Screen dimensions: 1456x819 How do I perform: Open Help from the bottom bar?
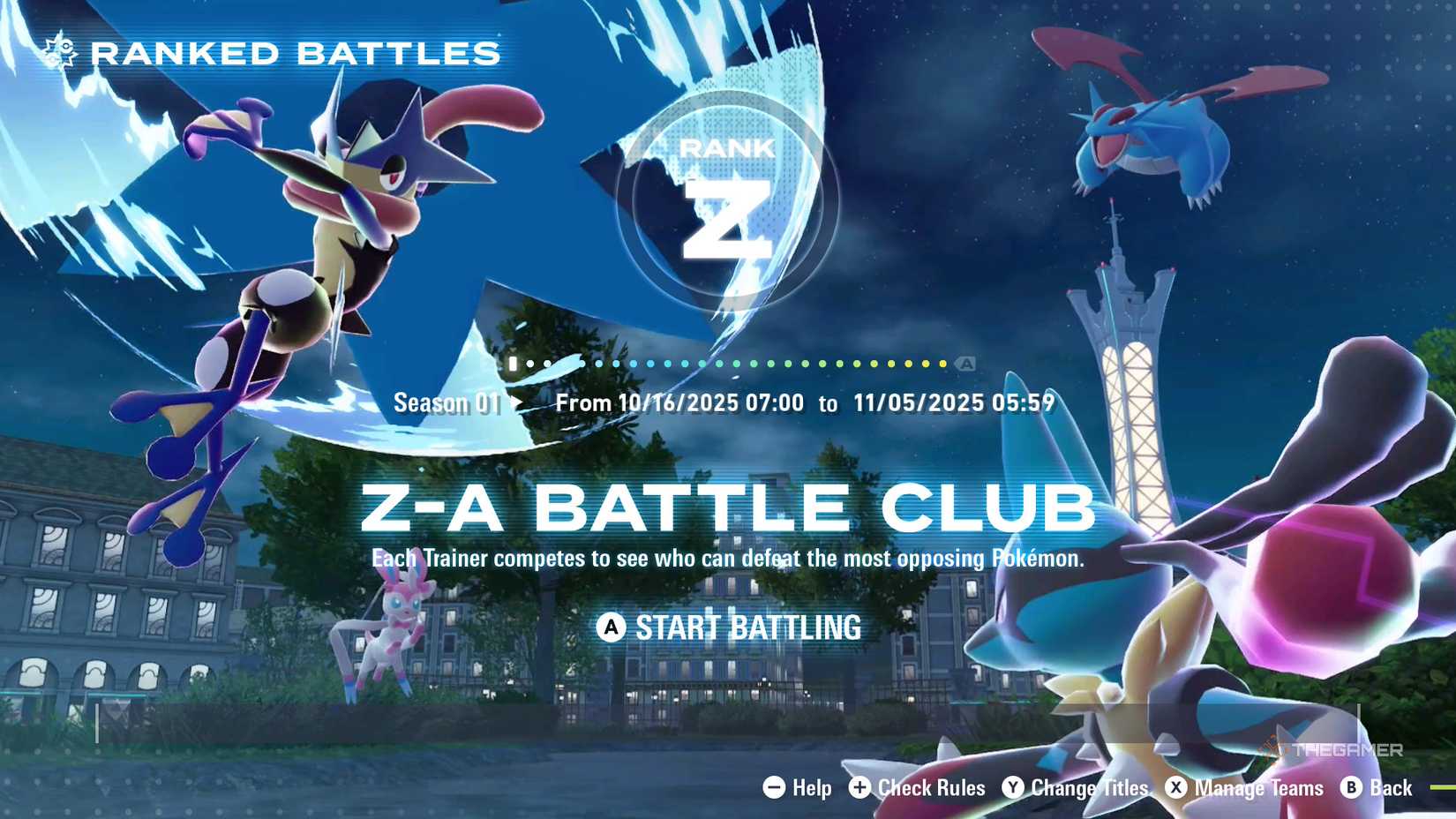click(810, 788)
